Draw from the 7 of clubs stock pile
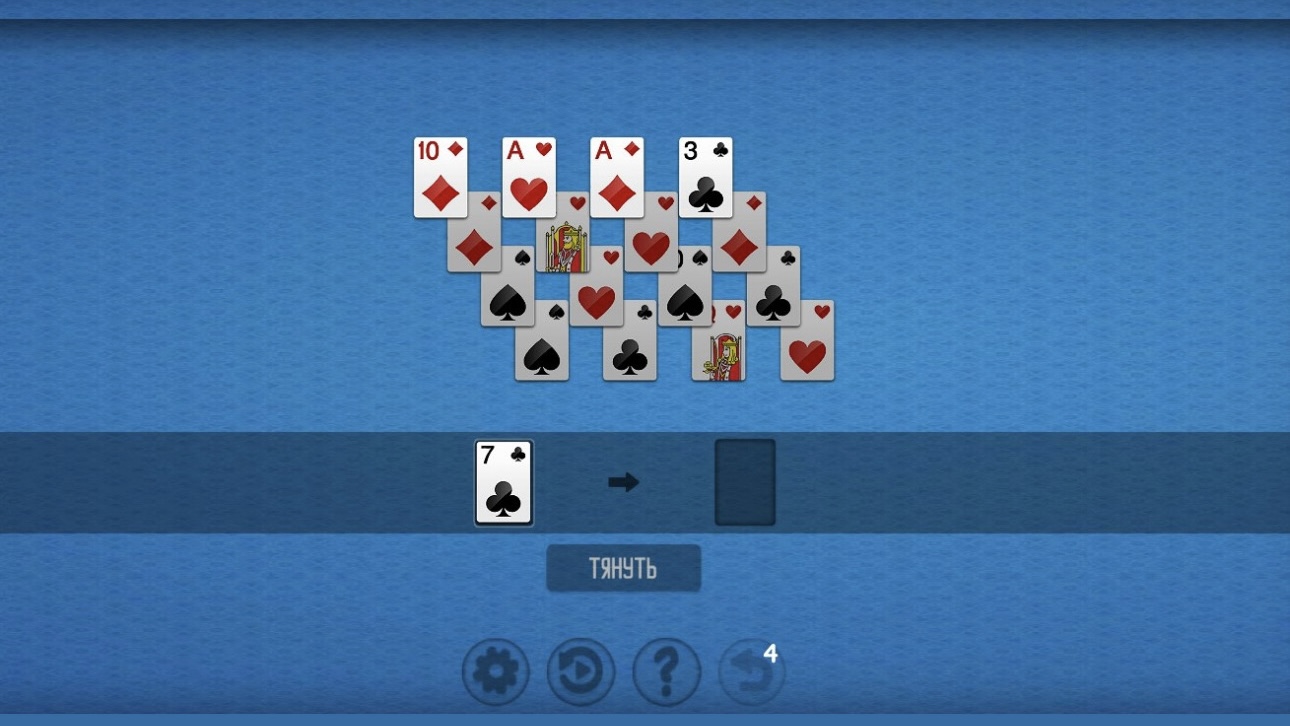This screenshot has height=726, width=1290. click(502, 483)
